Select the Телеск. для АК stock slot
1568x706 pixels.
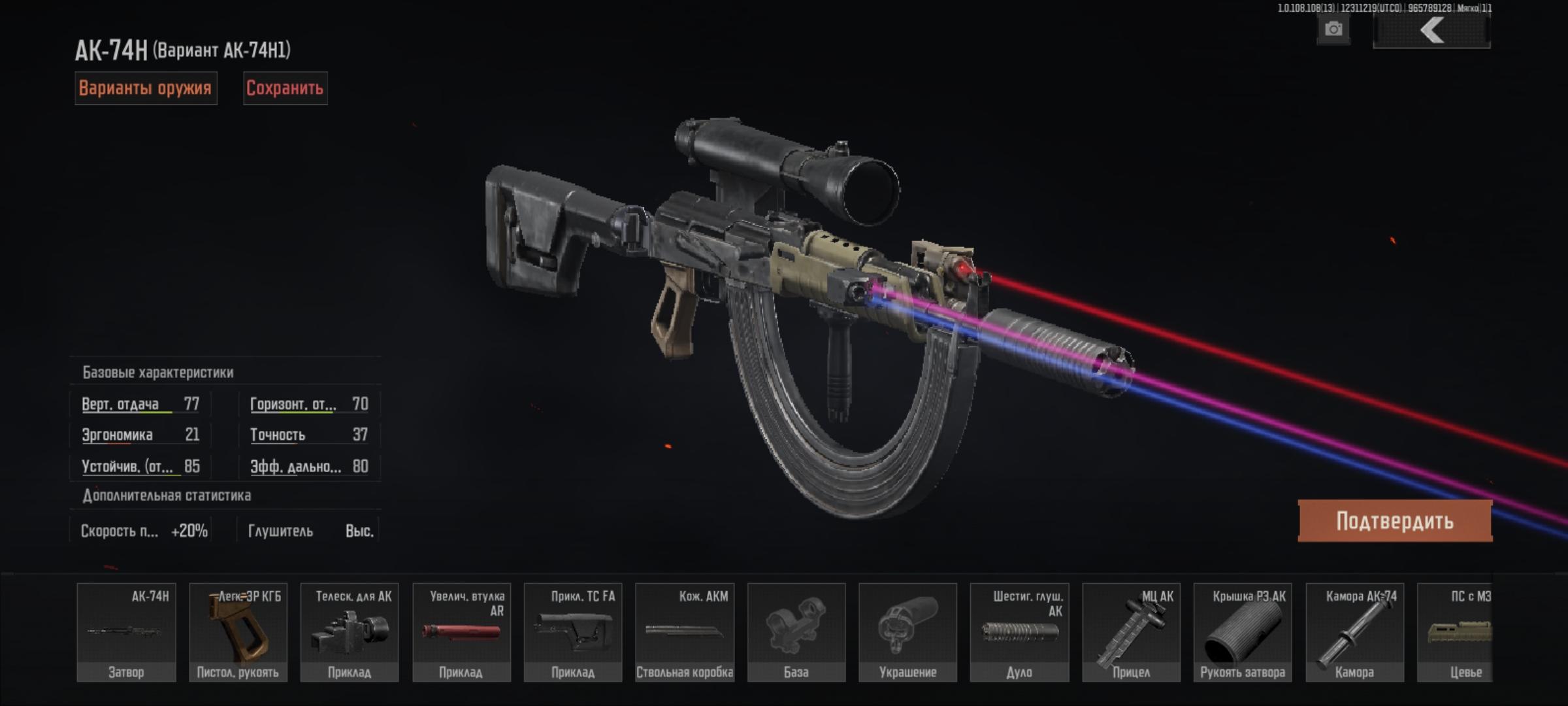click(x=350, y=632)
